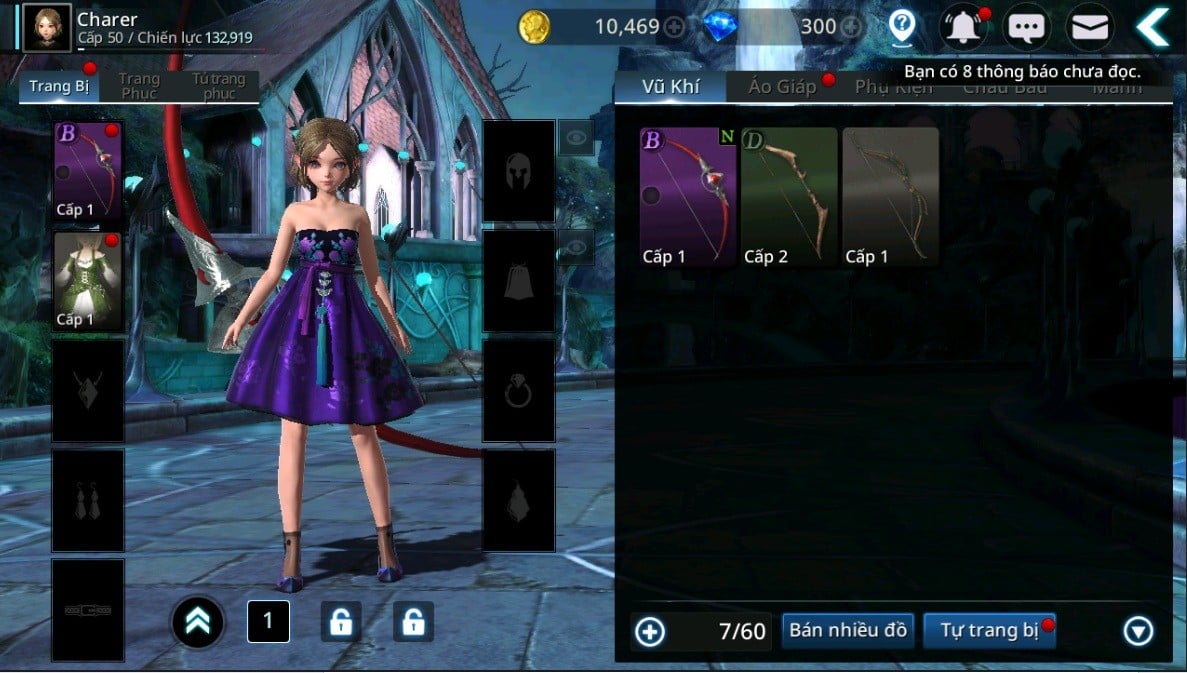This screenshot has width=1187, height=673.
Task: Toggle helmet visibility eye icon
Action: click(x=574, y=138)
